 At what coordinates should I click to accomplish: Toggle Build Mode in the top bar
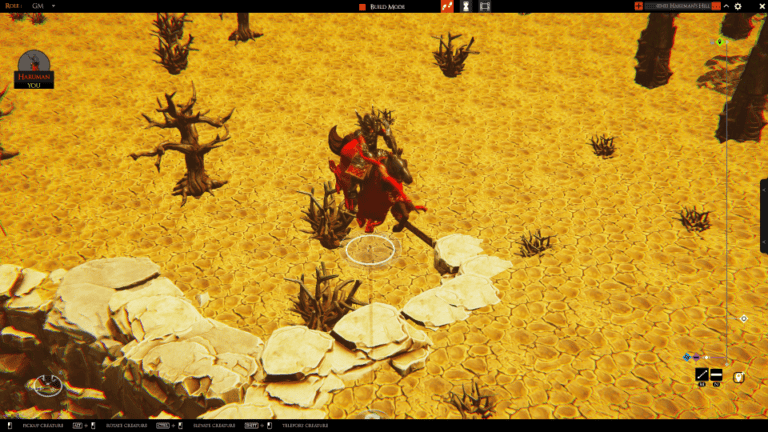(386, 6)
